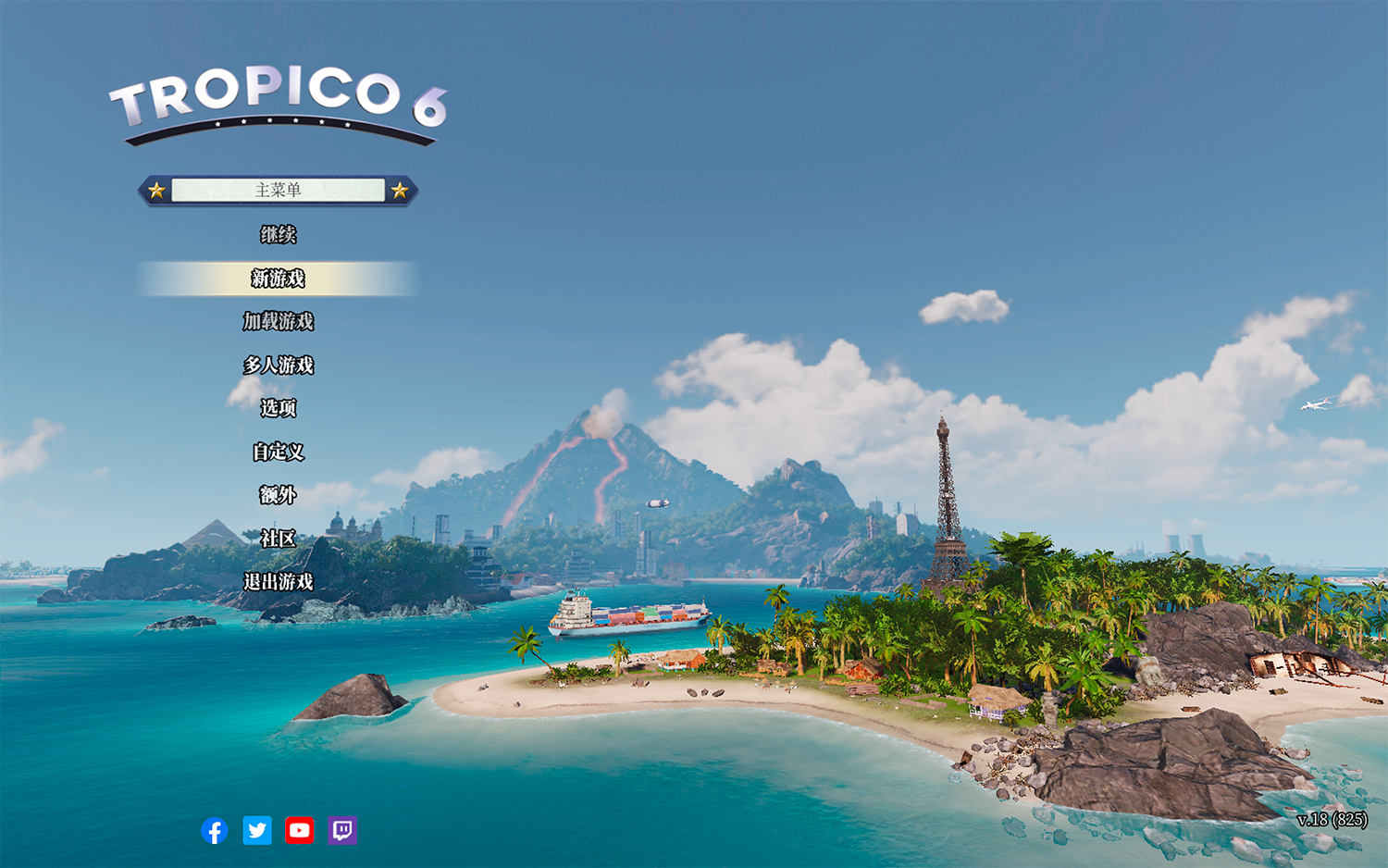Click the Facebook icon at bottom left
The width and height of the screenshot is (1388, 868).
coord(214,831)
